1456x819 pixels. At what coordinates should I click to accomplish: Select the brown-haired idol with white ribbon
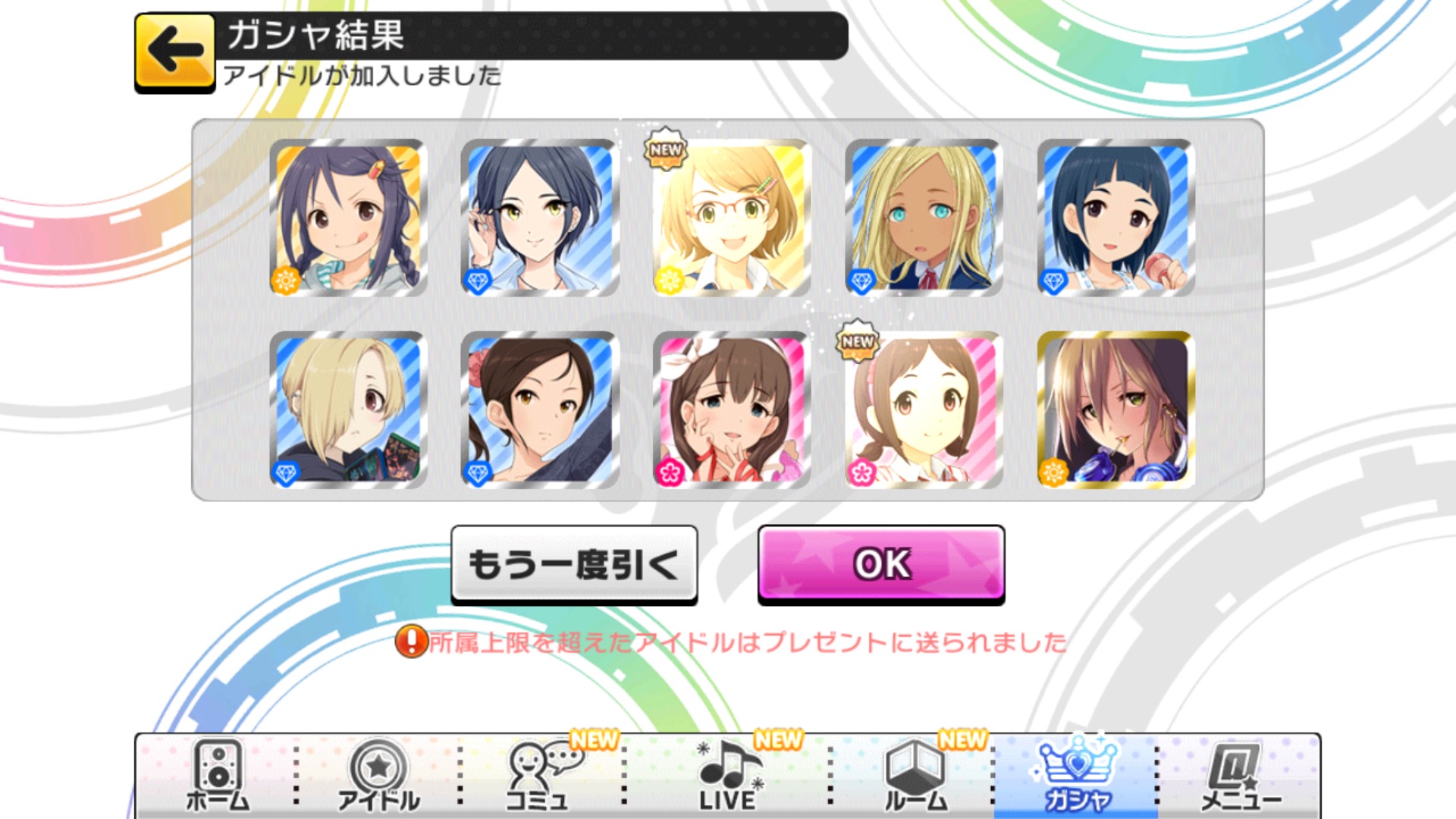pos(731,409)
